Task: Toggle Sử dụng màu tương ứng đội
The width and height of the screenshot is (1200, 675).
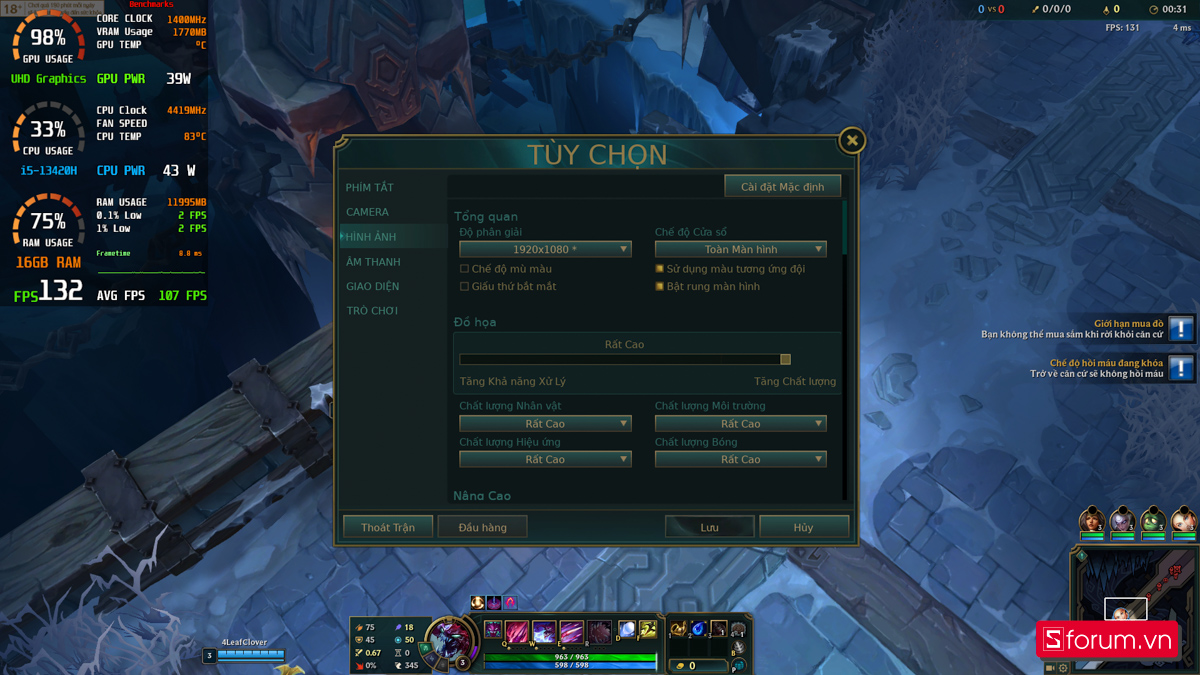Action: click(x=660, y=269)
